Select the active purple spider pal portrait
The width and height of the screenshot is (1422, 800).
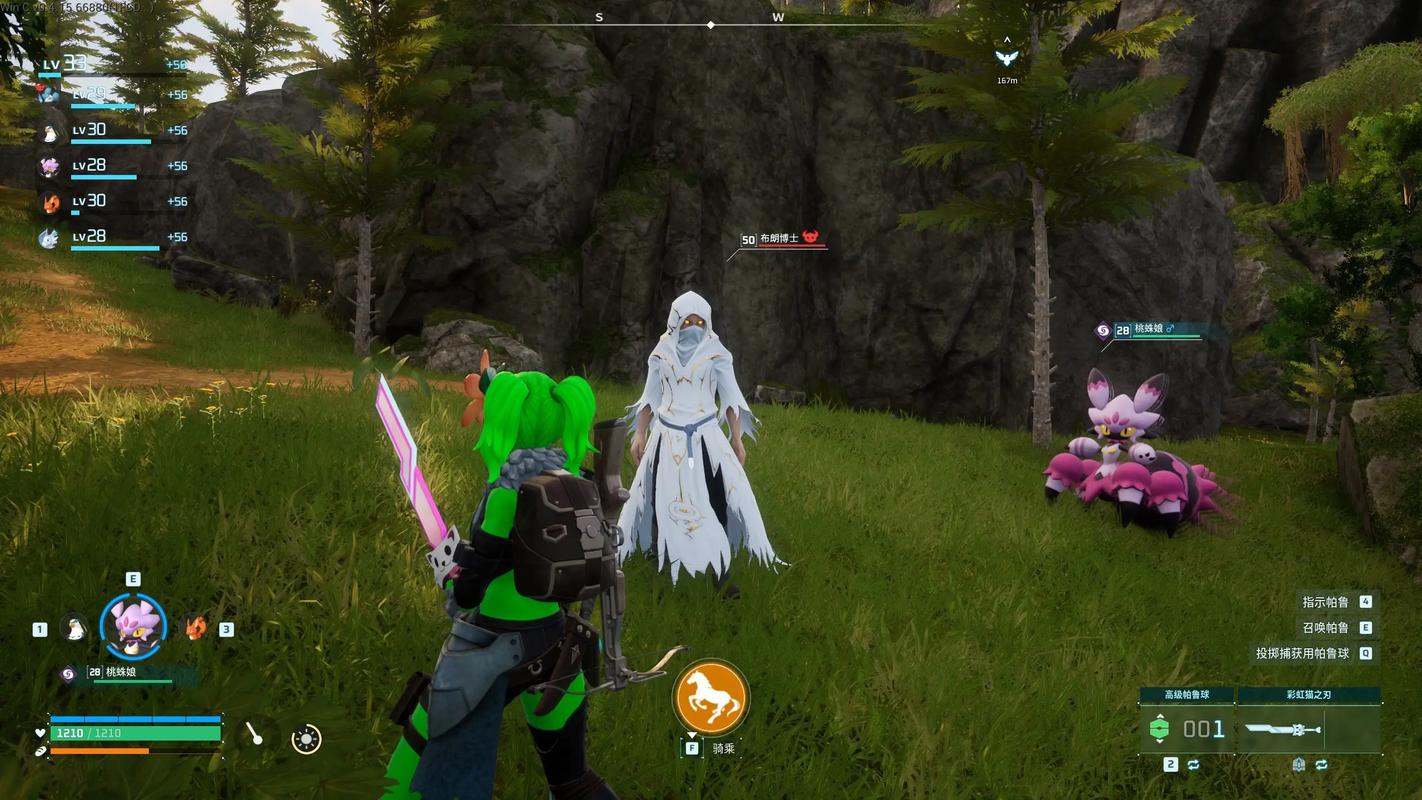coord(133,627)
